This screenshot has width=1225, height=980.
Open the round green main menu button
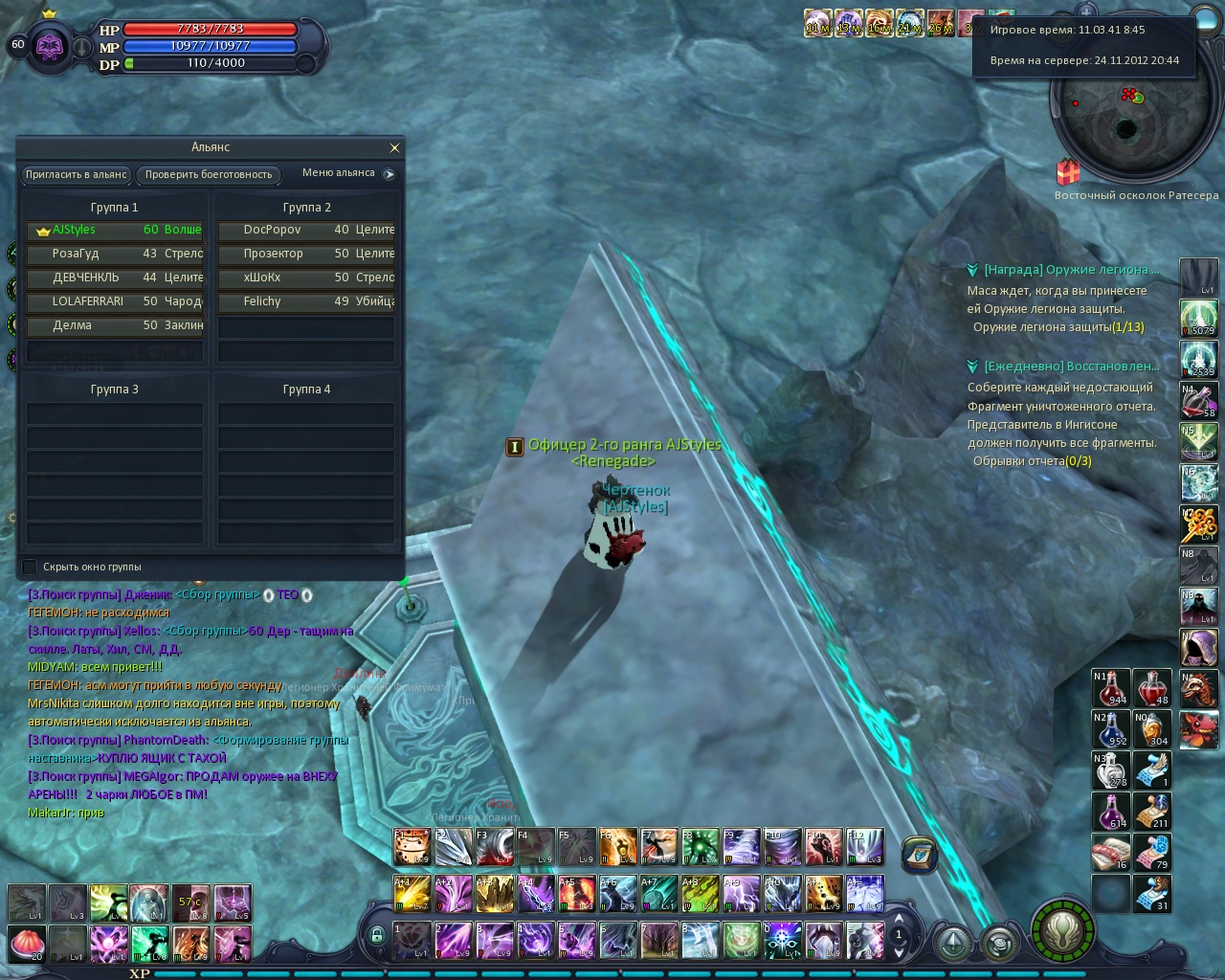[1062, 929]
